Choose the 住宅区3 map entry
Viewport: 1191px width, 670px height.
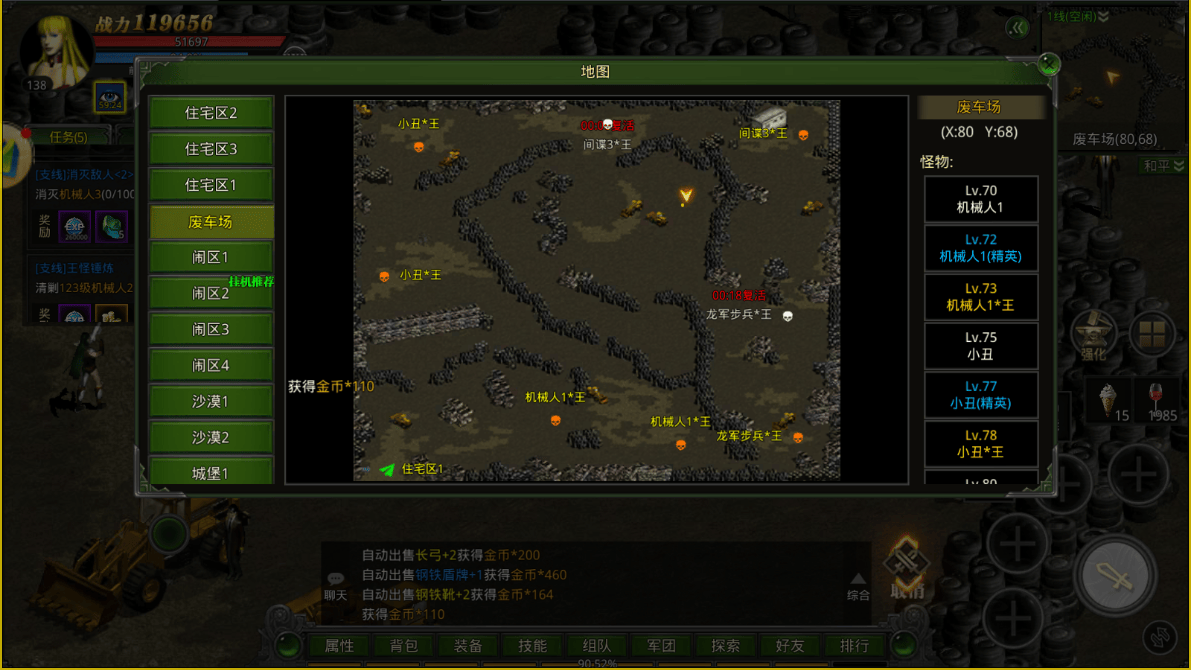pyautogui.click(x=211, y=149)
